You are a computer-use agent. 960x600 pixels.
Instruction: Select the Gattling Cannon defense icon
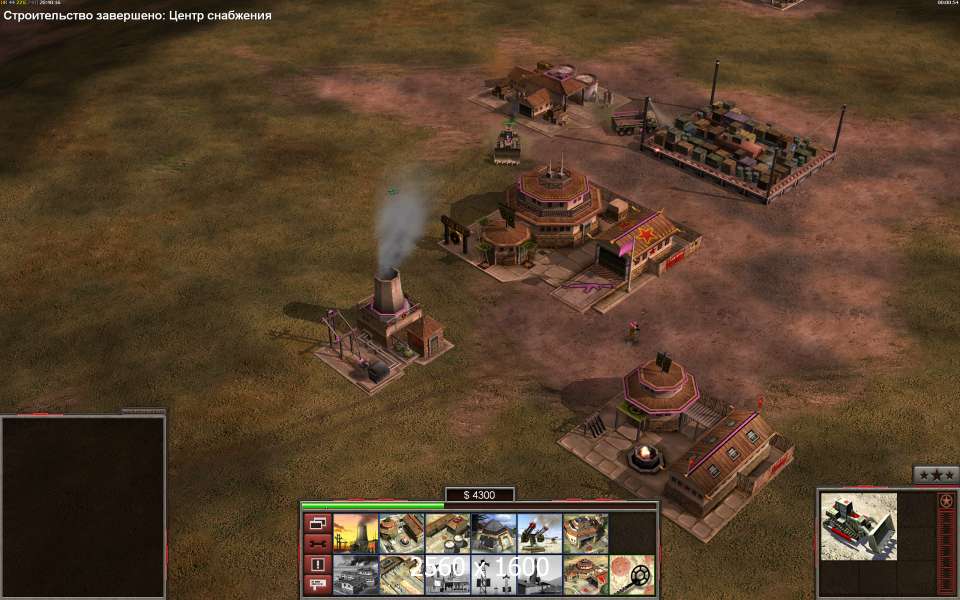click(x=539, y=533)
